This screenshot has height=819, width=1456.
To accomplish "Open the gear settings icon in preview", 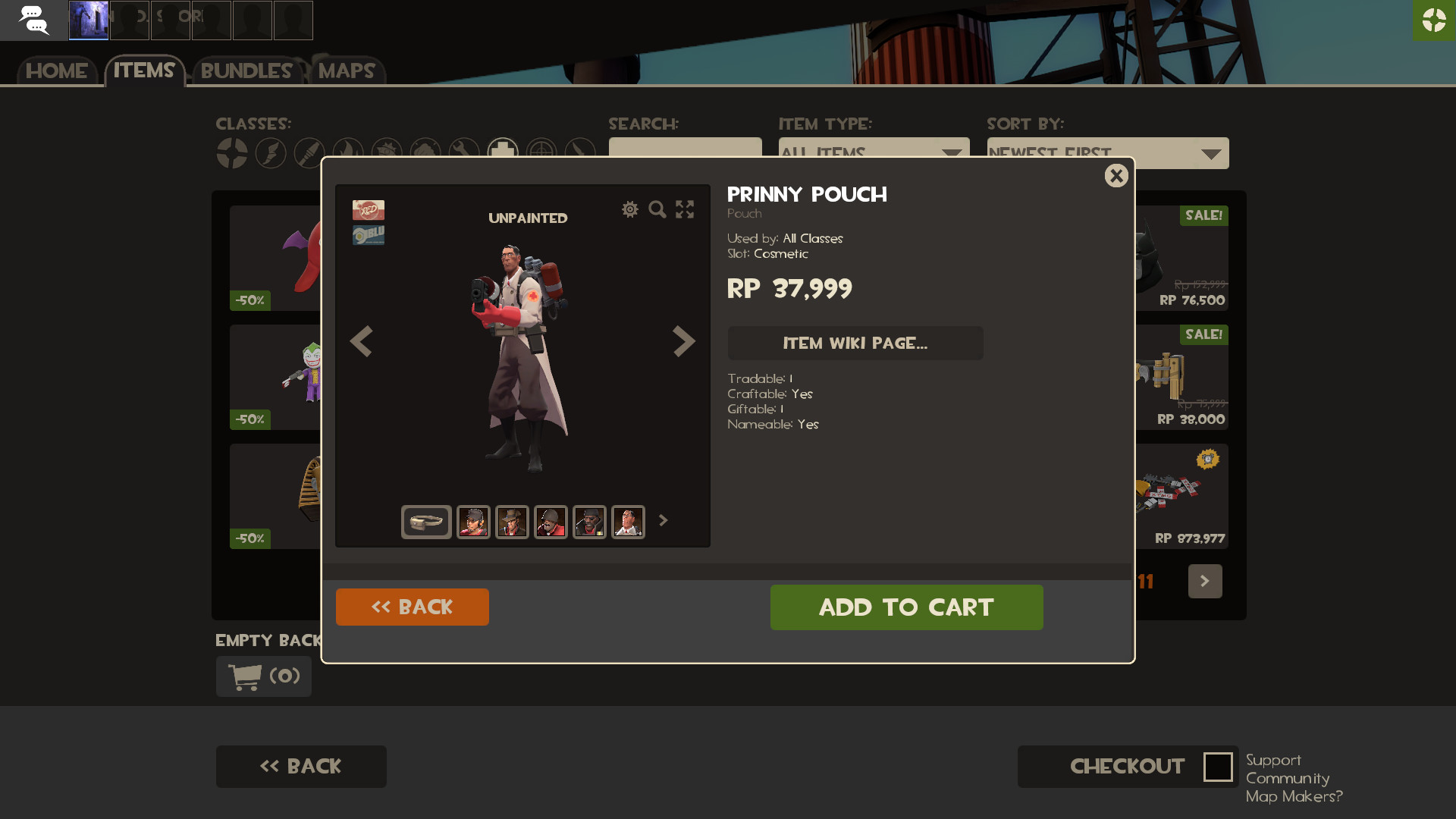I will (630, 210).
